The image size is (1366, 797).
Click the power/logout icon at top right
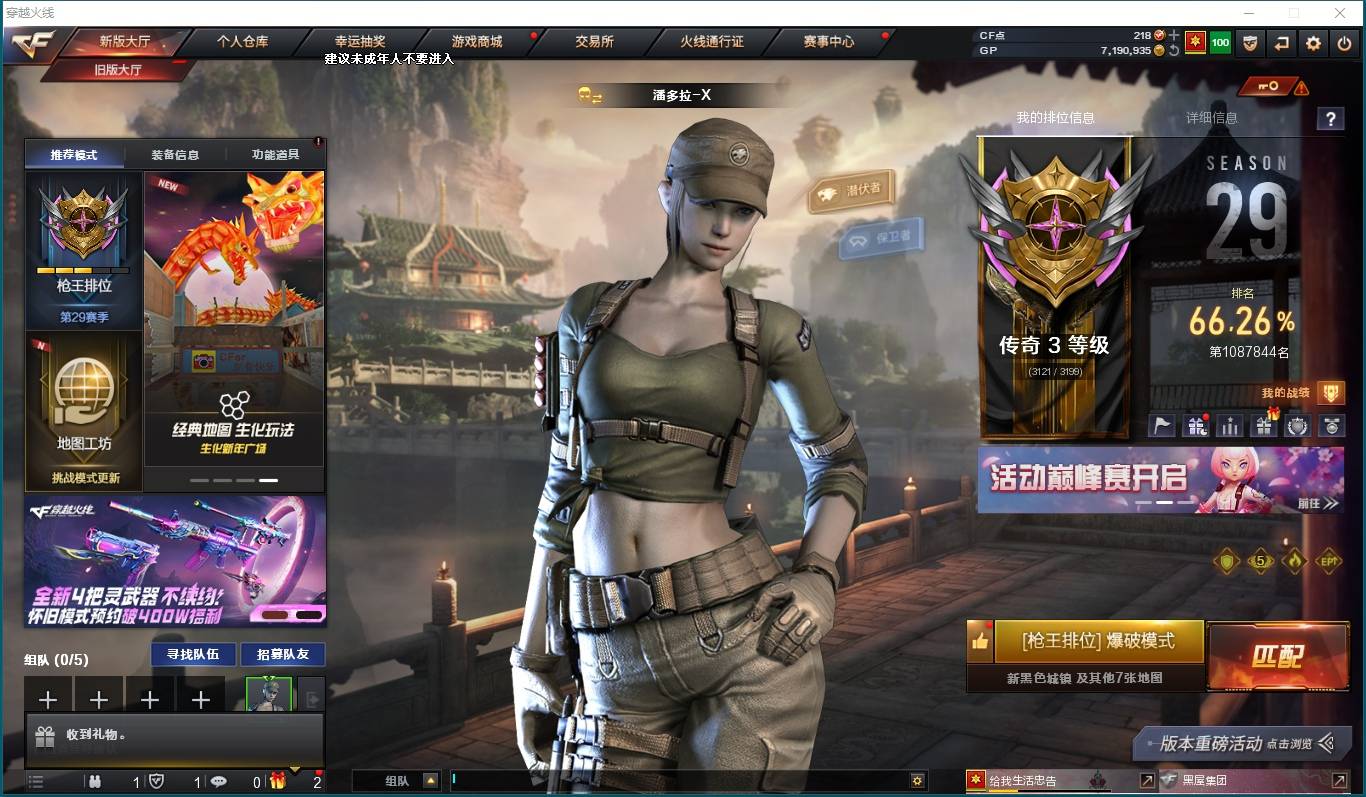coord(1343,43)
